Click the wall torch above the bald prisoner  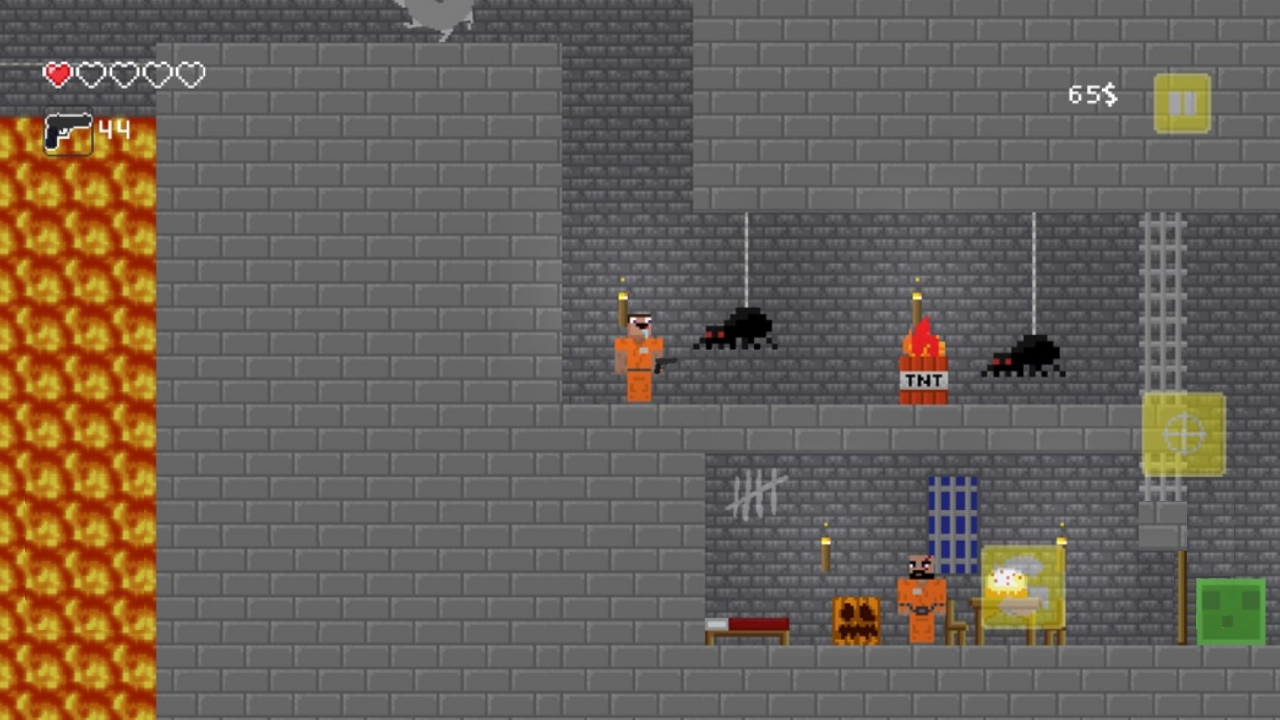tap(826, 550)
